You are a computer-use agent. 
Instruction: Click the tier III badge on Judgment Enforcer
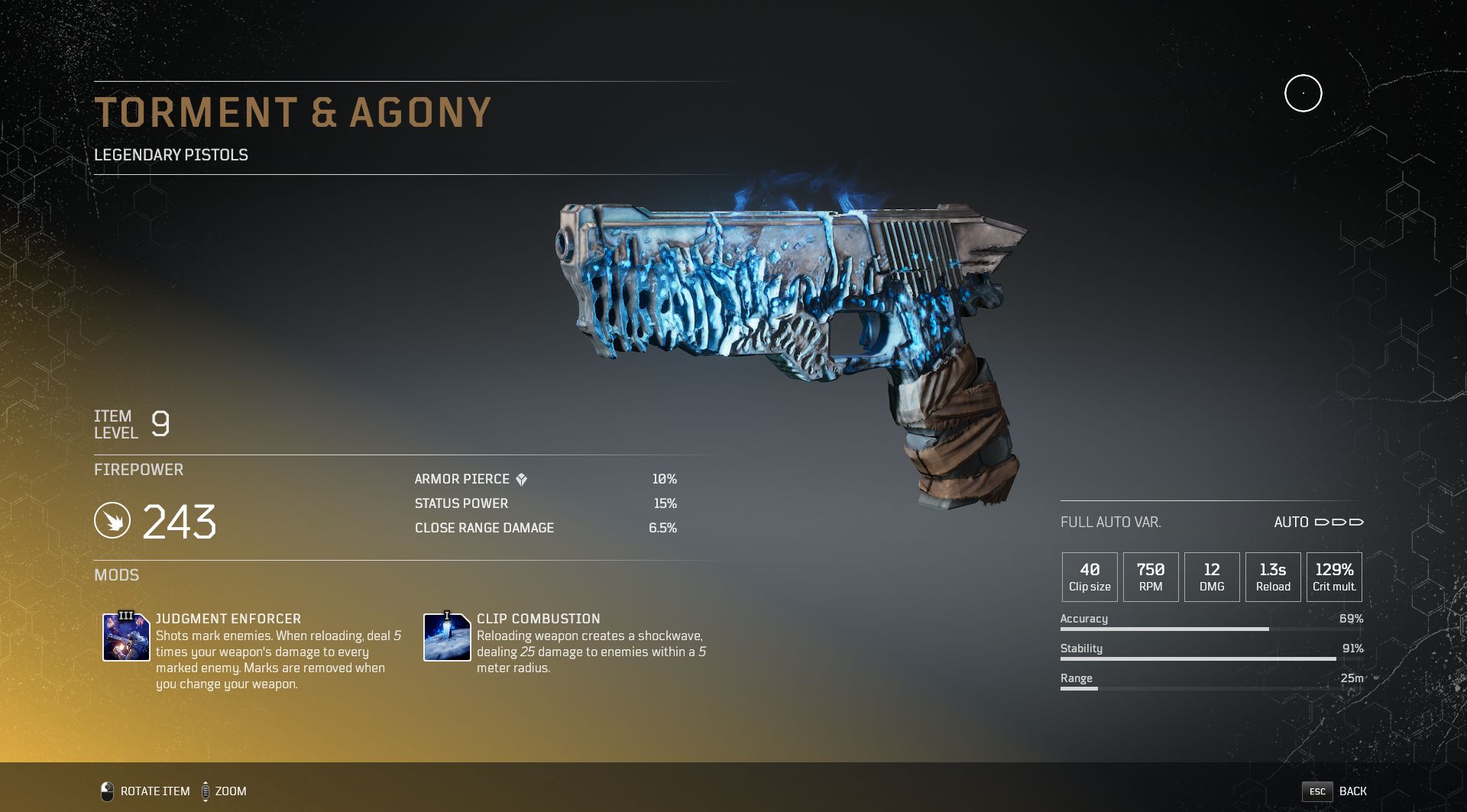pos(127,617)
